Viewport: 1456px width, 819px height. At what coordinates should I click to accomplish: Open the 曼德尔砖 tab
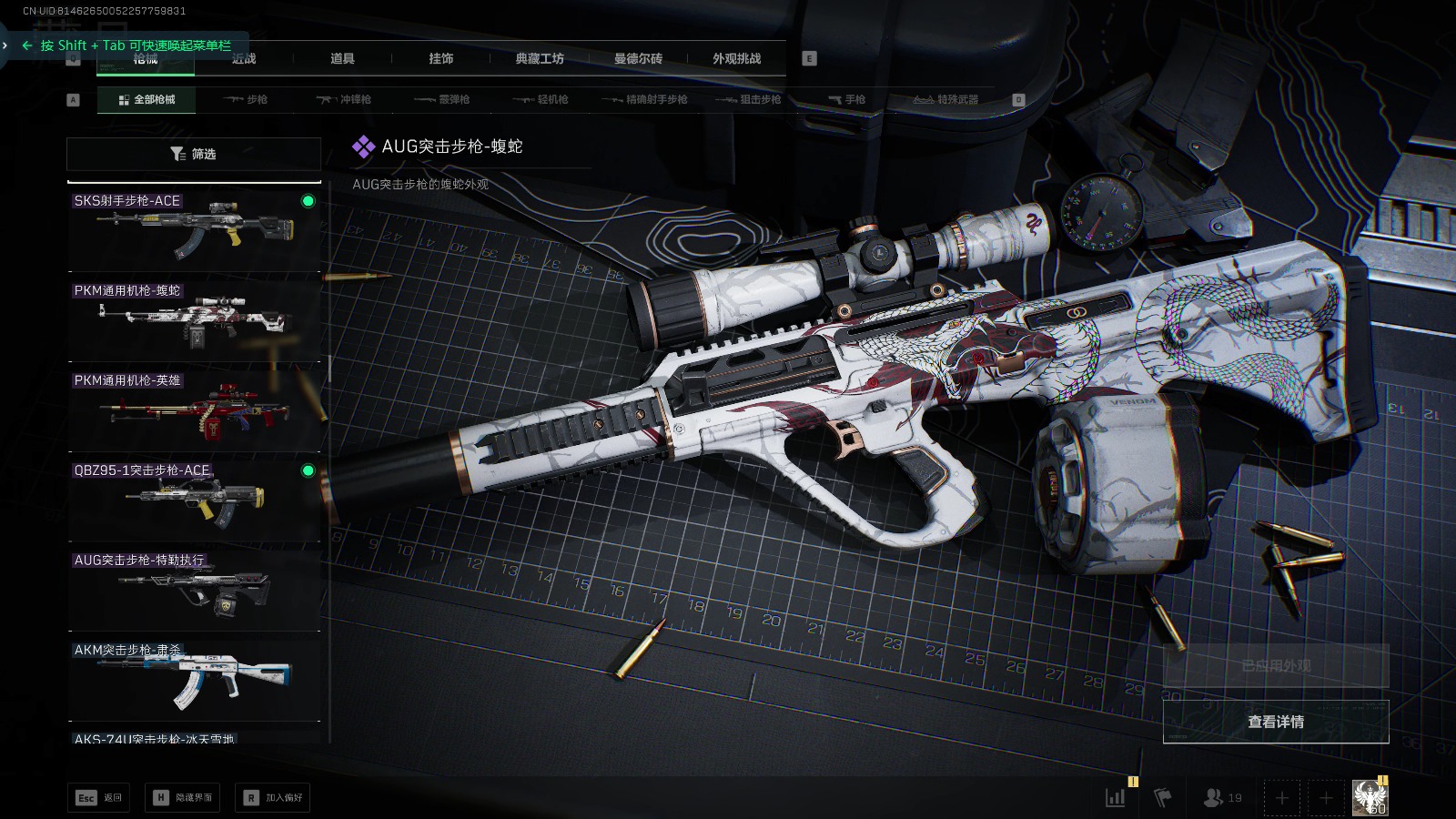click(x=638, y=58)
